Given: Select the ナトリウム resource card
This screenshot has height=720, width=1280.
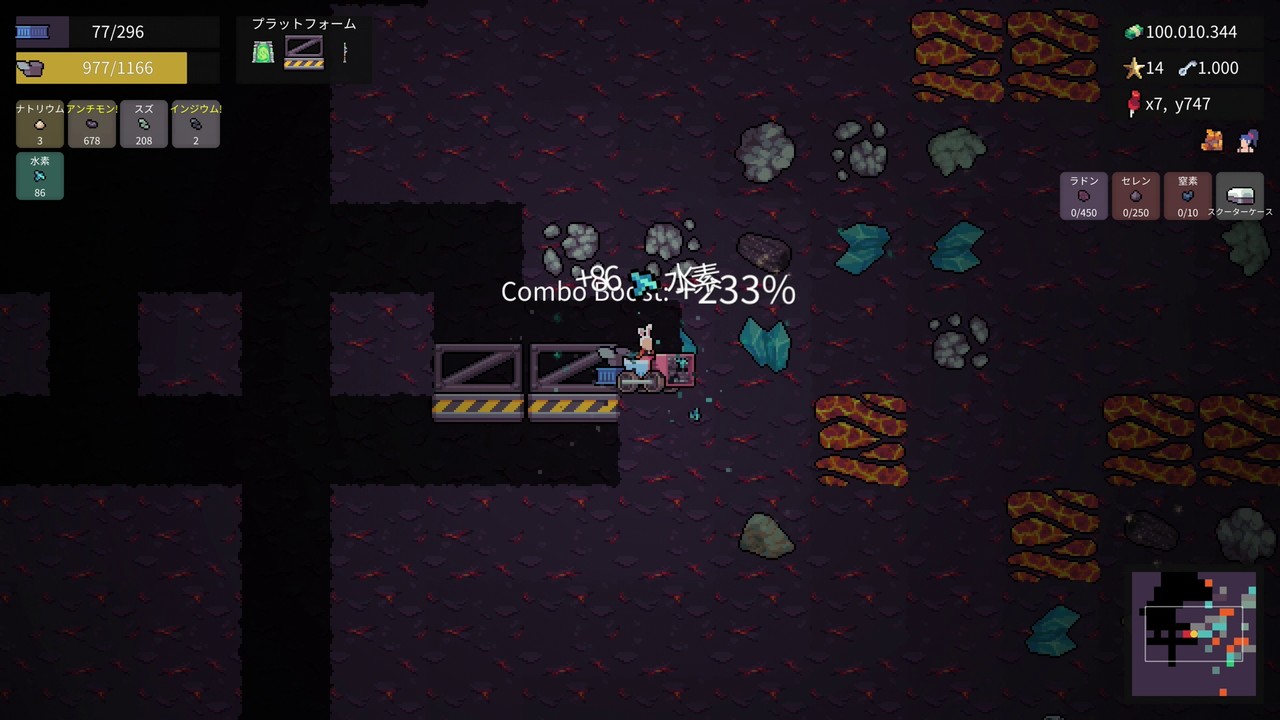Looking at the screenshot, I should (39, 124).
